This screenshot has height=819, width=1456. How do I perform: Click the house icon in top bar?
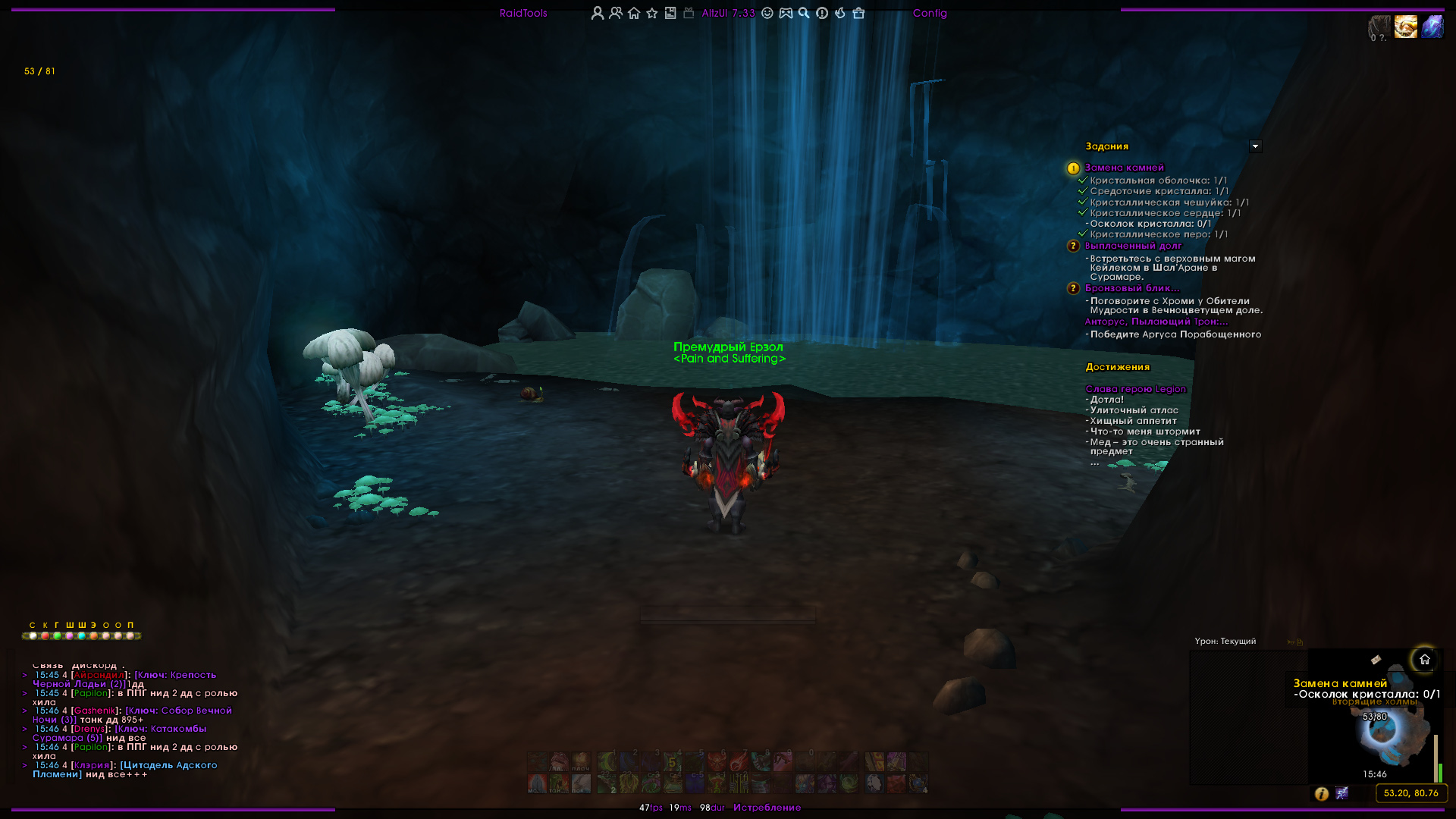coord(634,13)
